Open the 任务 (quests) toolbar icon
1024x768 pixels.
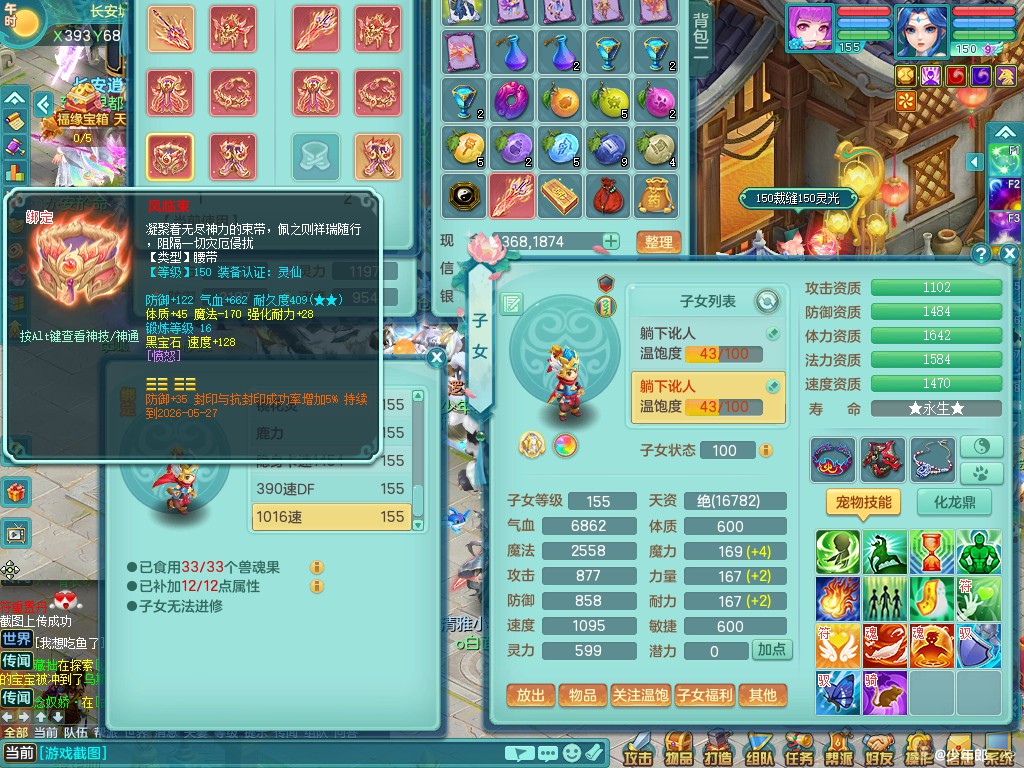pos(799,750)
